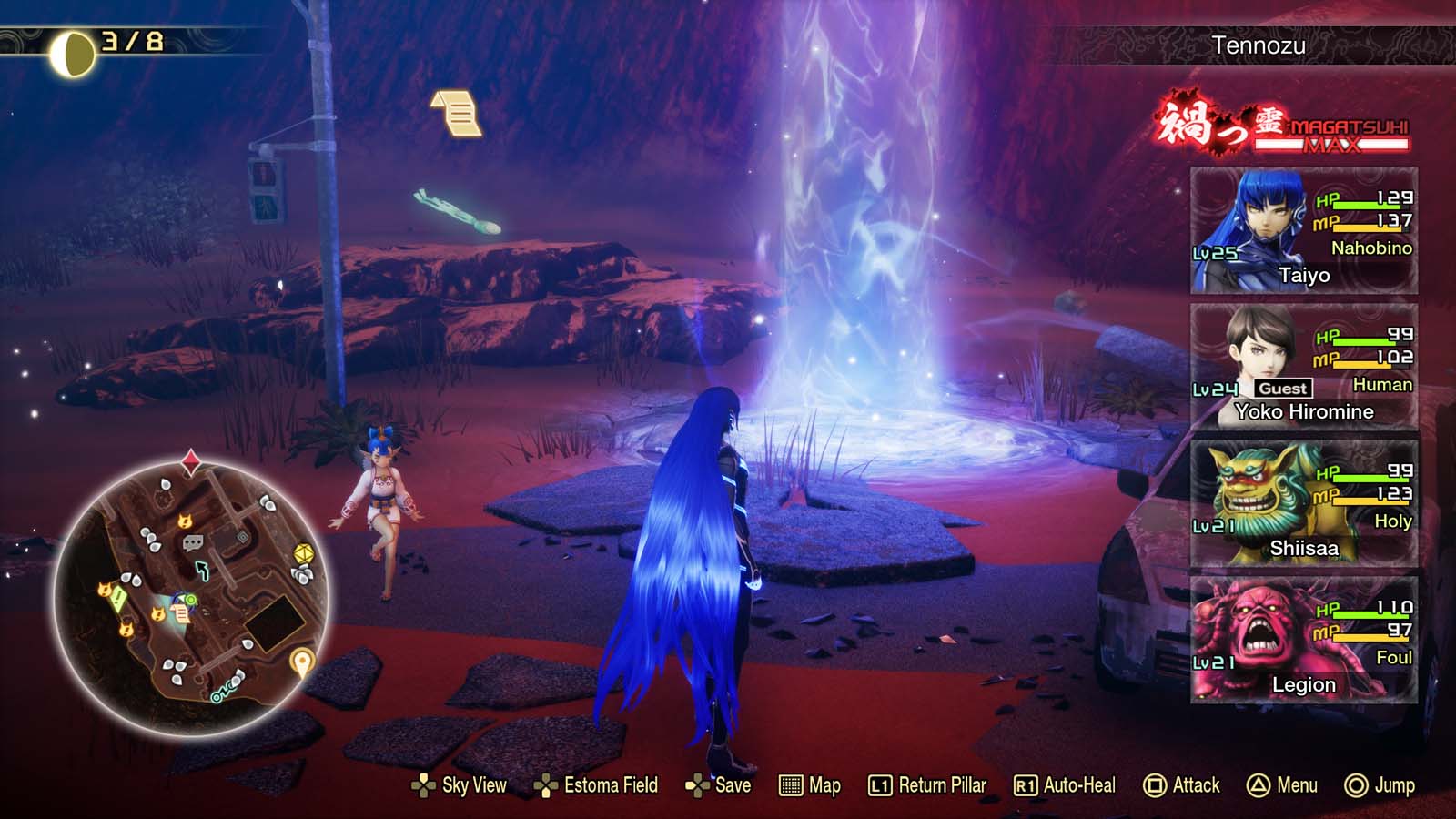Trigger Auto-Heal with the R1 icon
Viewport: 1456px width, 819px height.
tap(1023, 784)
